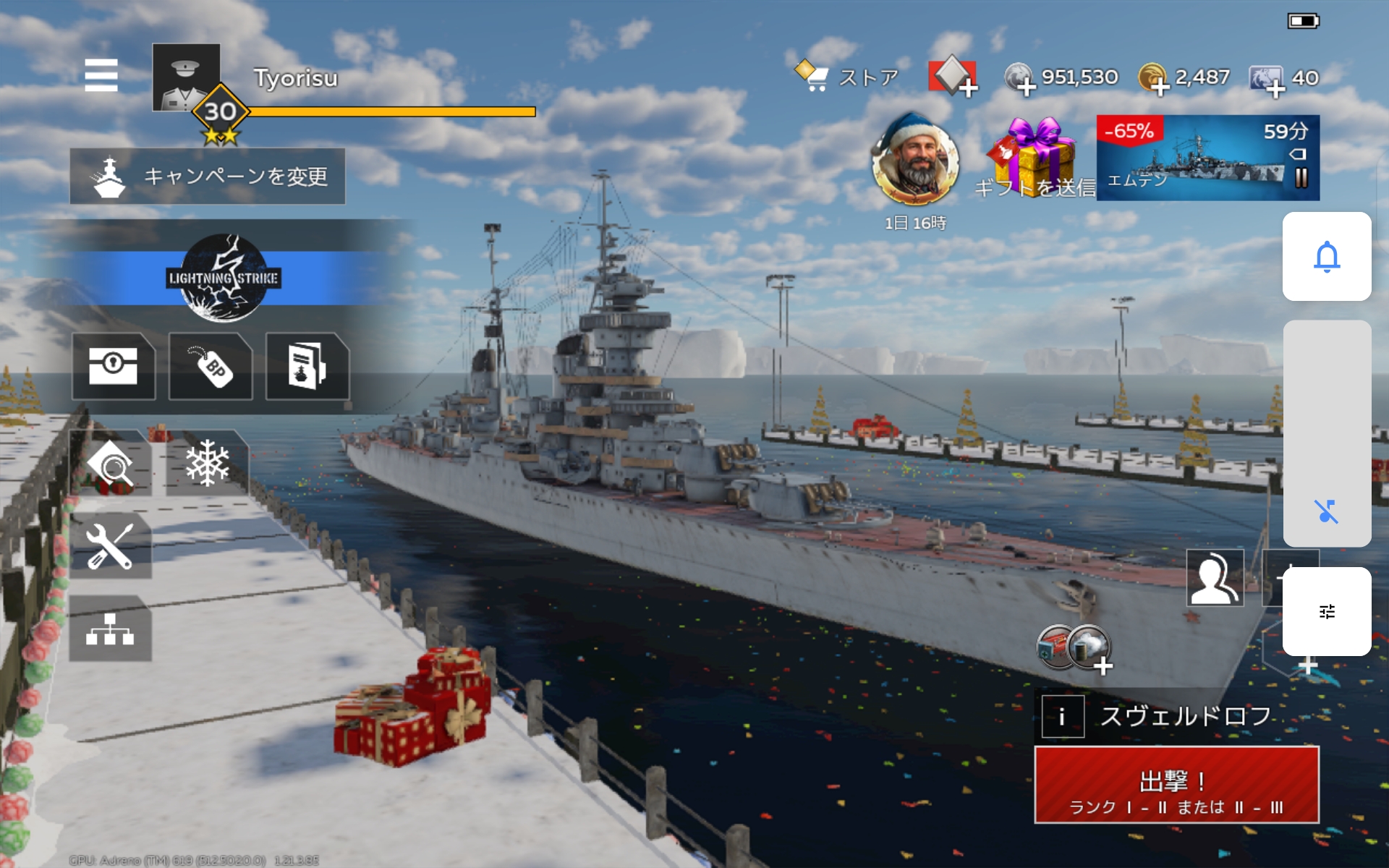The image size is (1389, 868).
Task: Open the snowflake event icon
Action: (208, 464)
